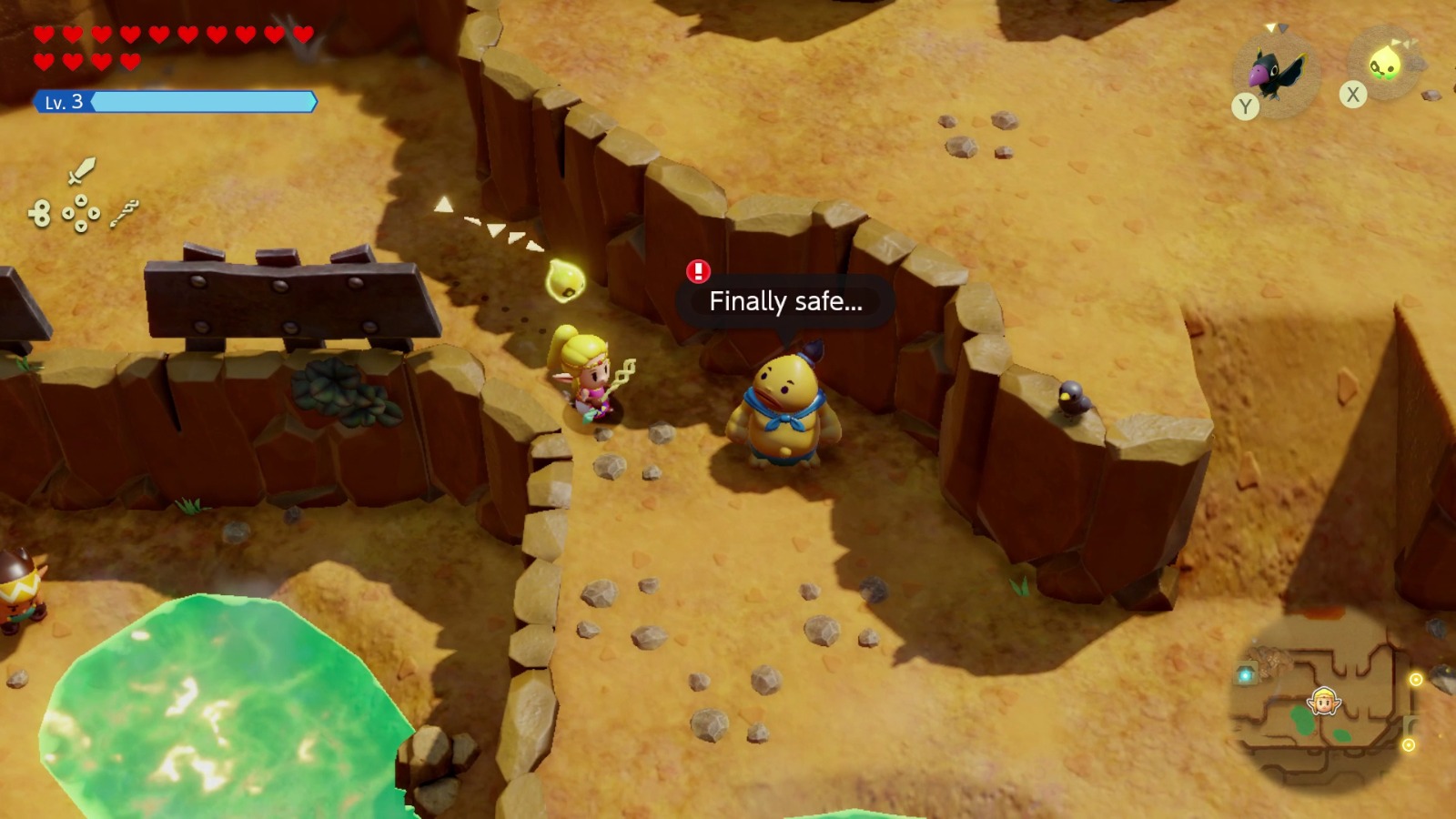Click the glowing spirit icon above X
The width and height of the screenshot is (1456, 819).
(x=1387, y=64)
